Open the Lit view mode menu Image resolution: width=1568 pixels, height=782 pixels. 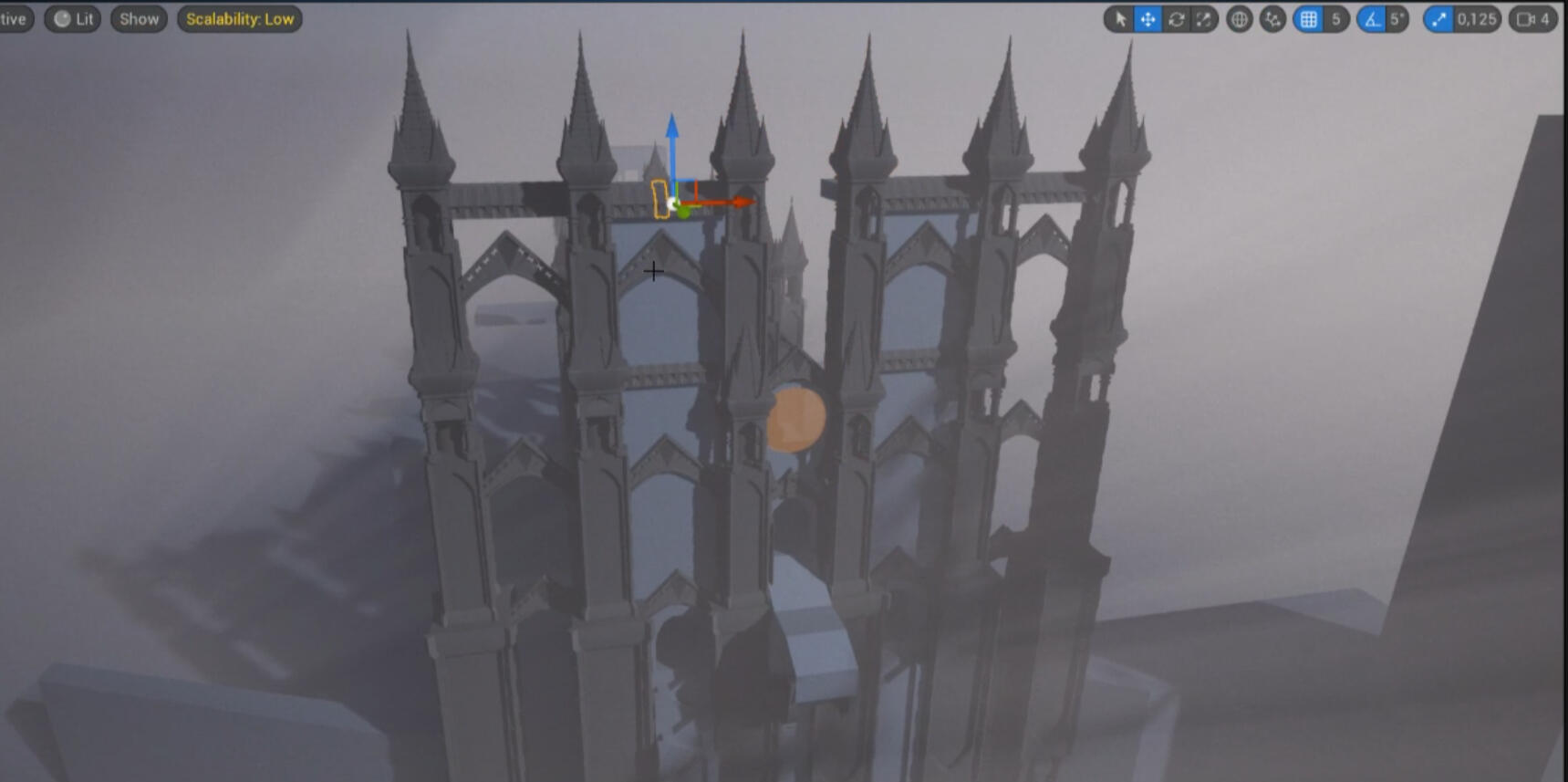pyautogui.click(x=71, y=17)
